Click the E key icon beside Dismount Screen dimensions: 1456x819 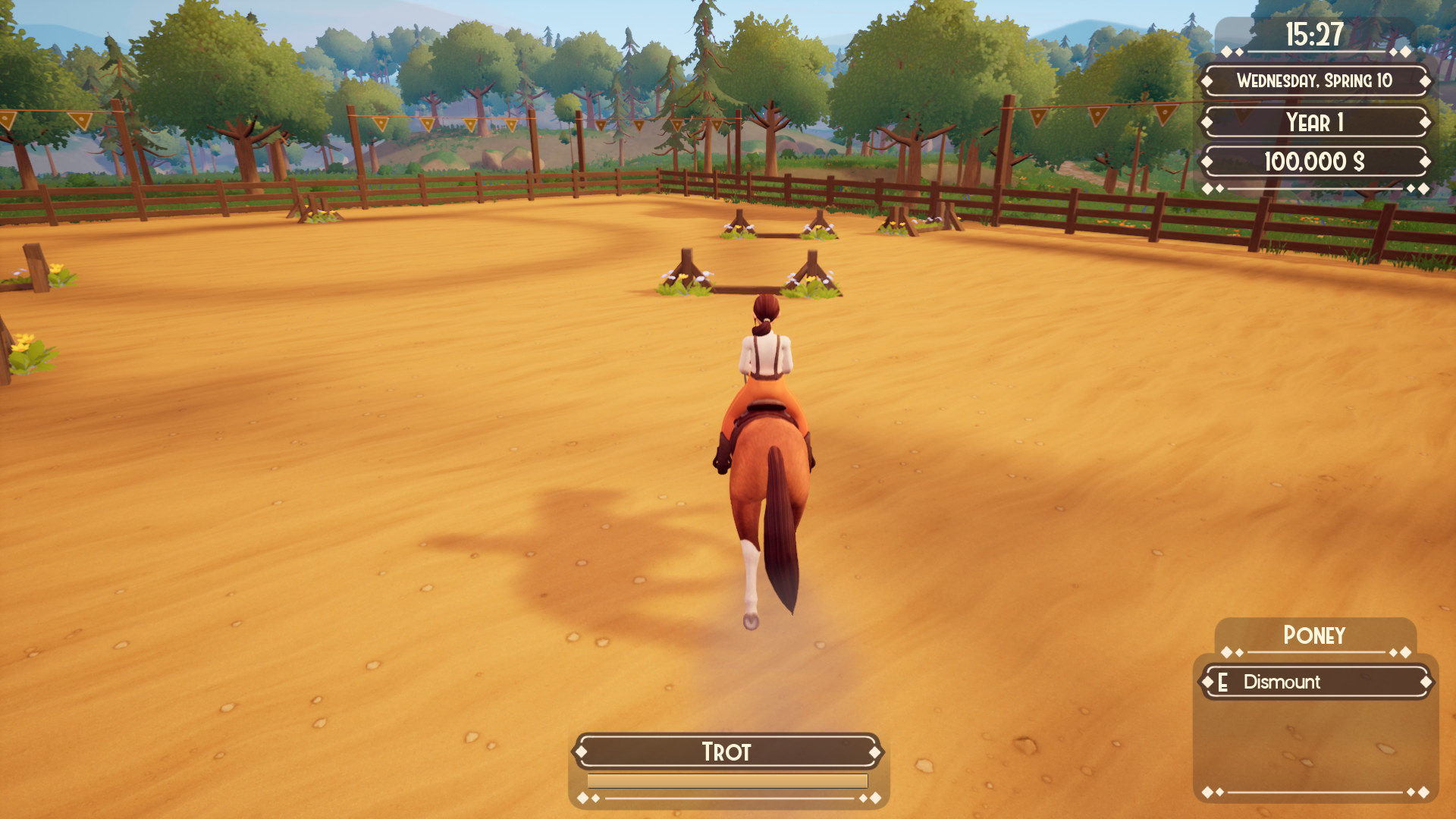point(1222,682)
